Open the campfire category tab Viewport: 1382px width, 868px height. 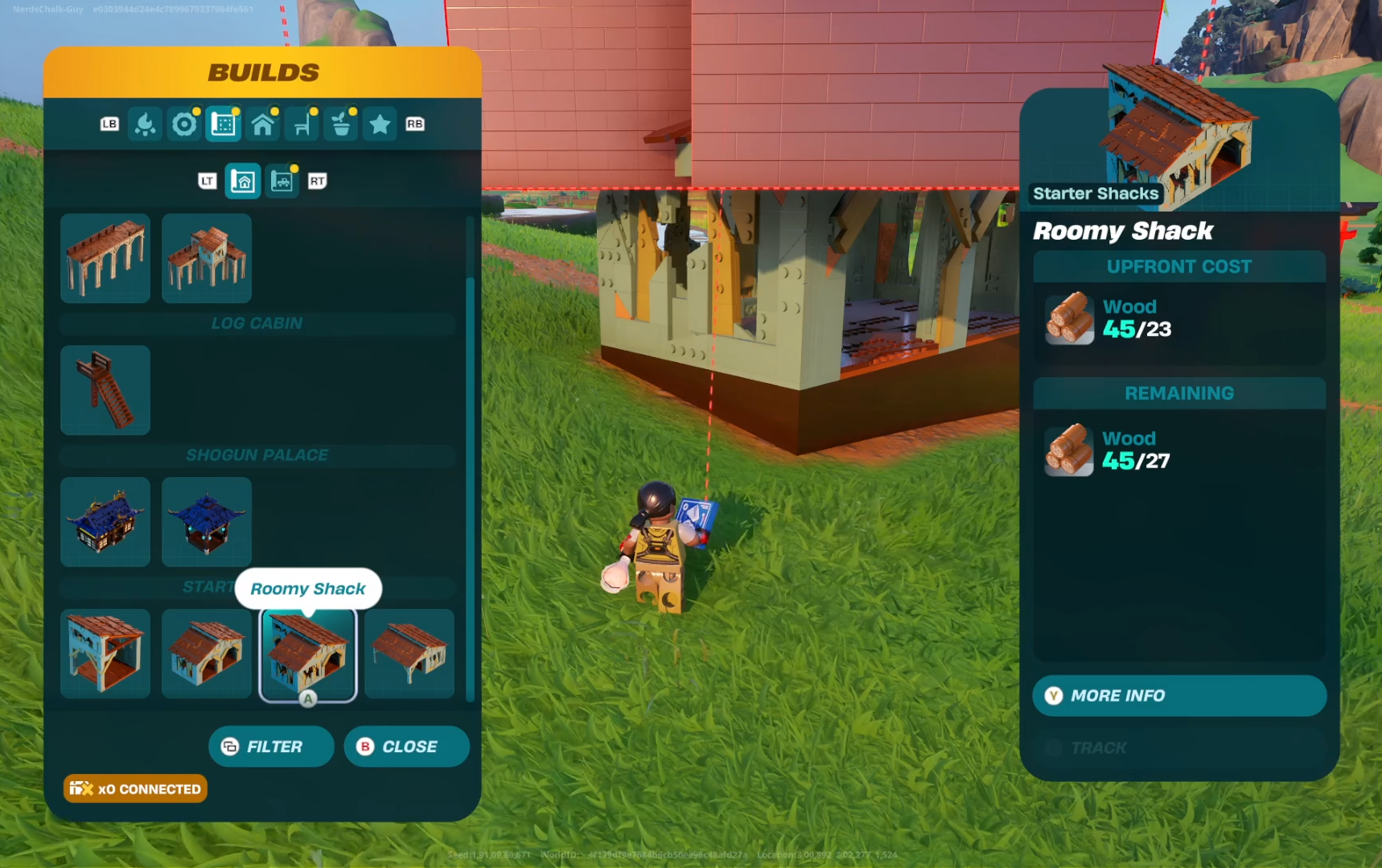click(146, 125)
